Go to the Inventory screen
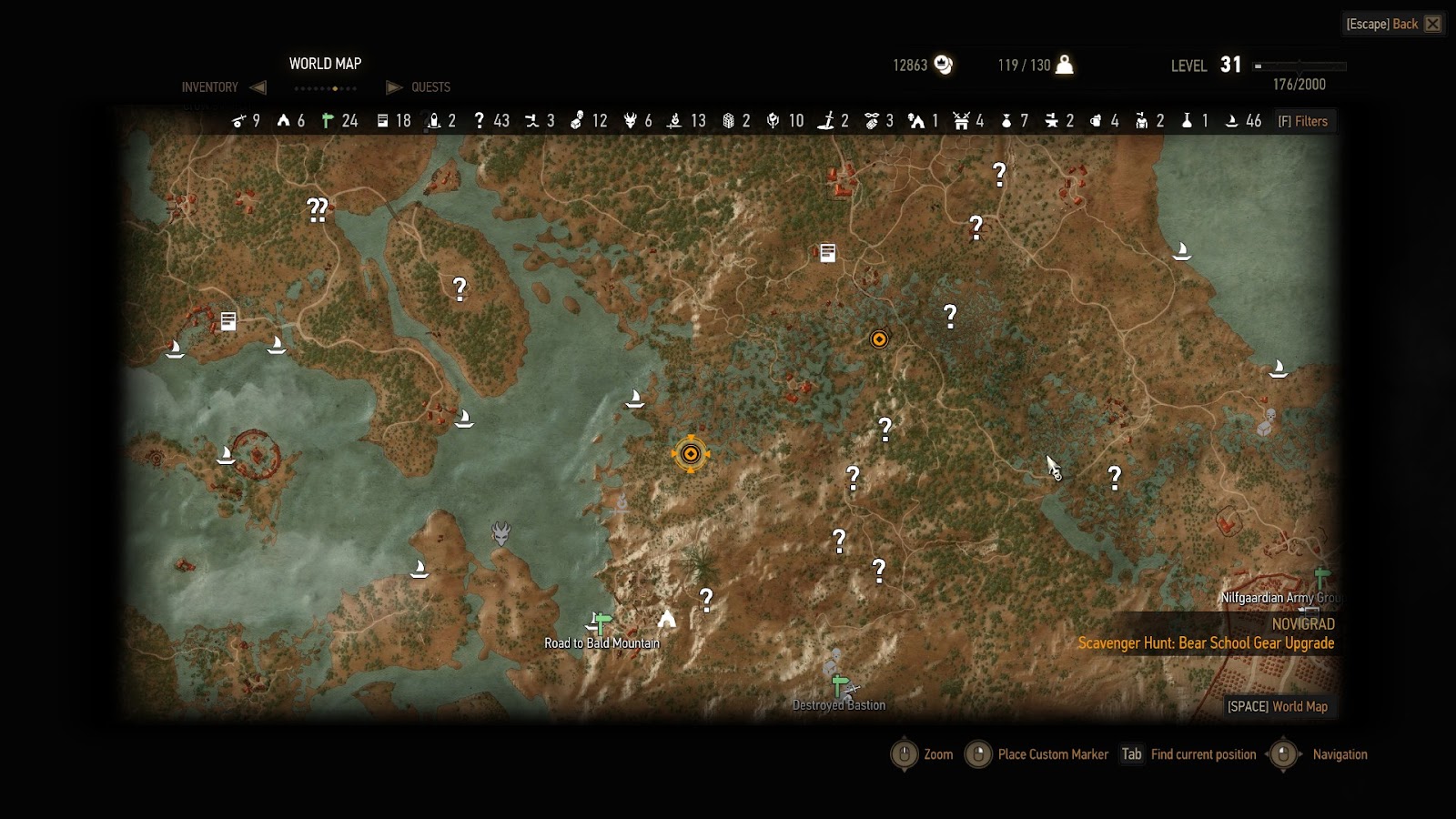The width and height of the screenshot is (1456, 819). (210, 87)
